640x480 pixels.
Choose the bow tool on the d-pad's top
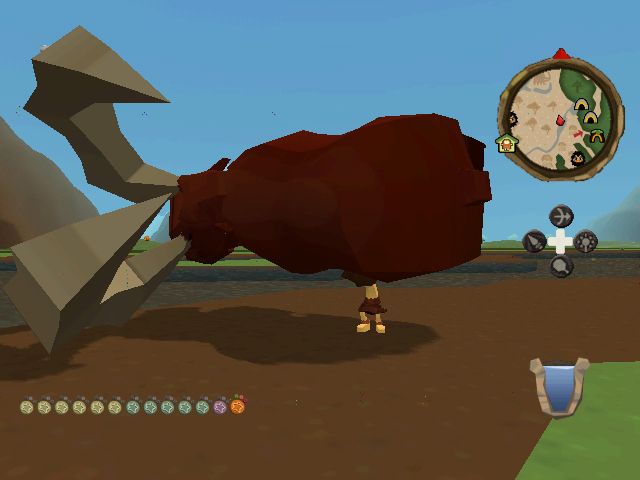click(x=561, y=216)
